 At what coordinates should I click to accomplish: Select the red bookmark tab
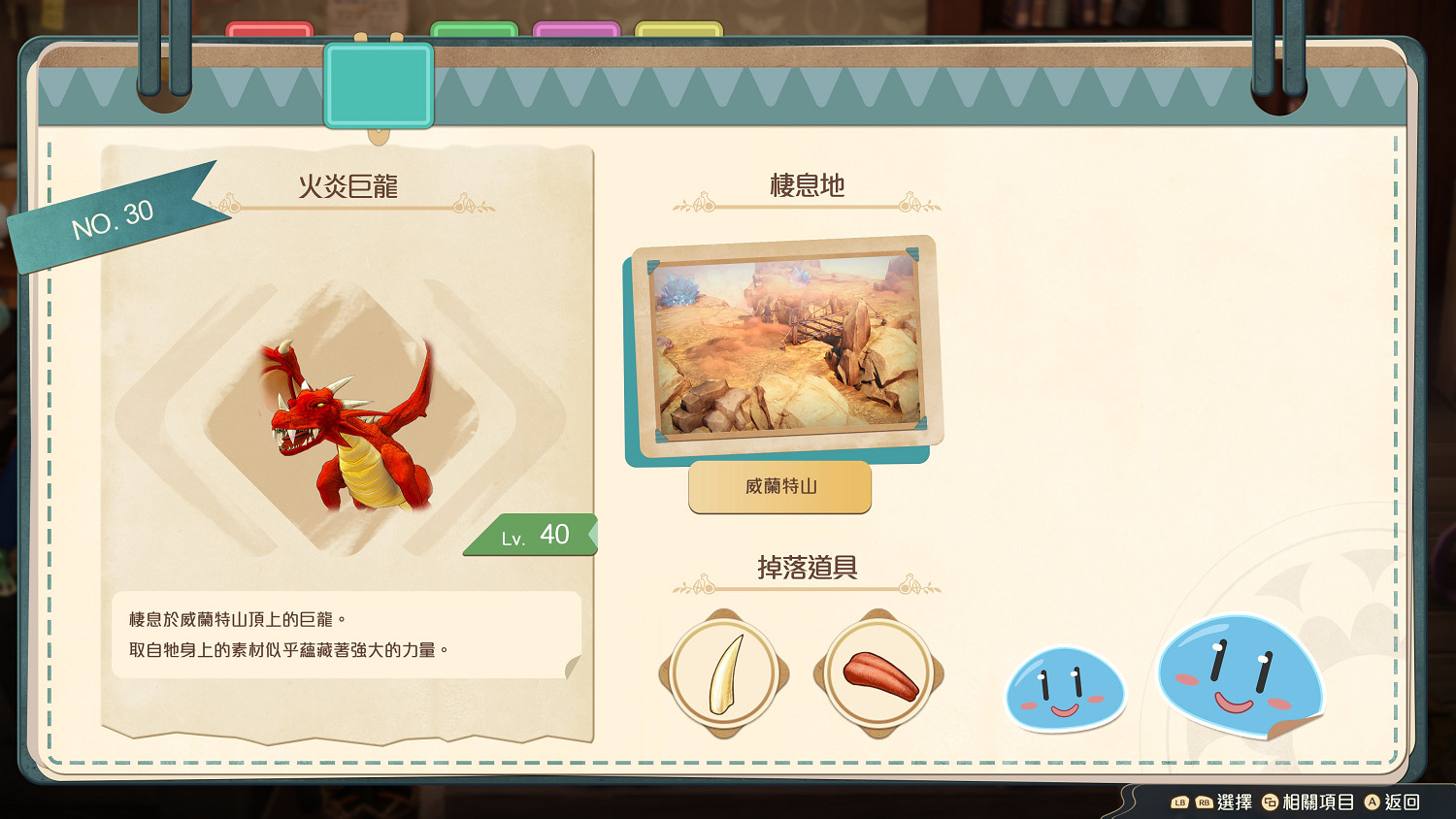click(x=269, y=26)
